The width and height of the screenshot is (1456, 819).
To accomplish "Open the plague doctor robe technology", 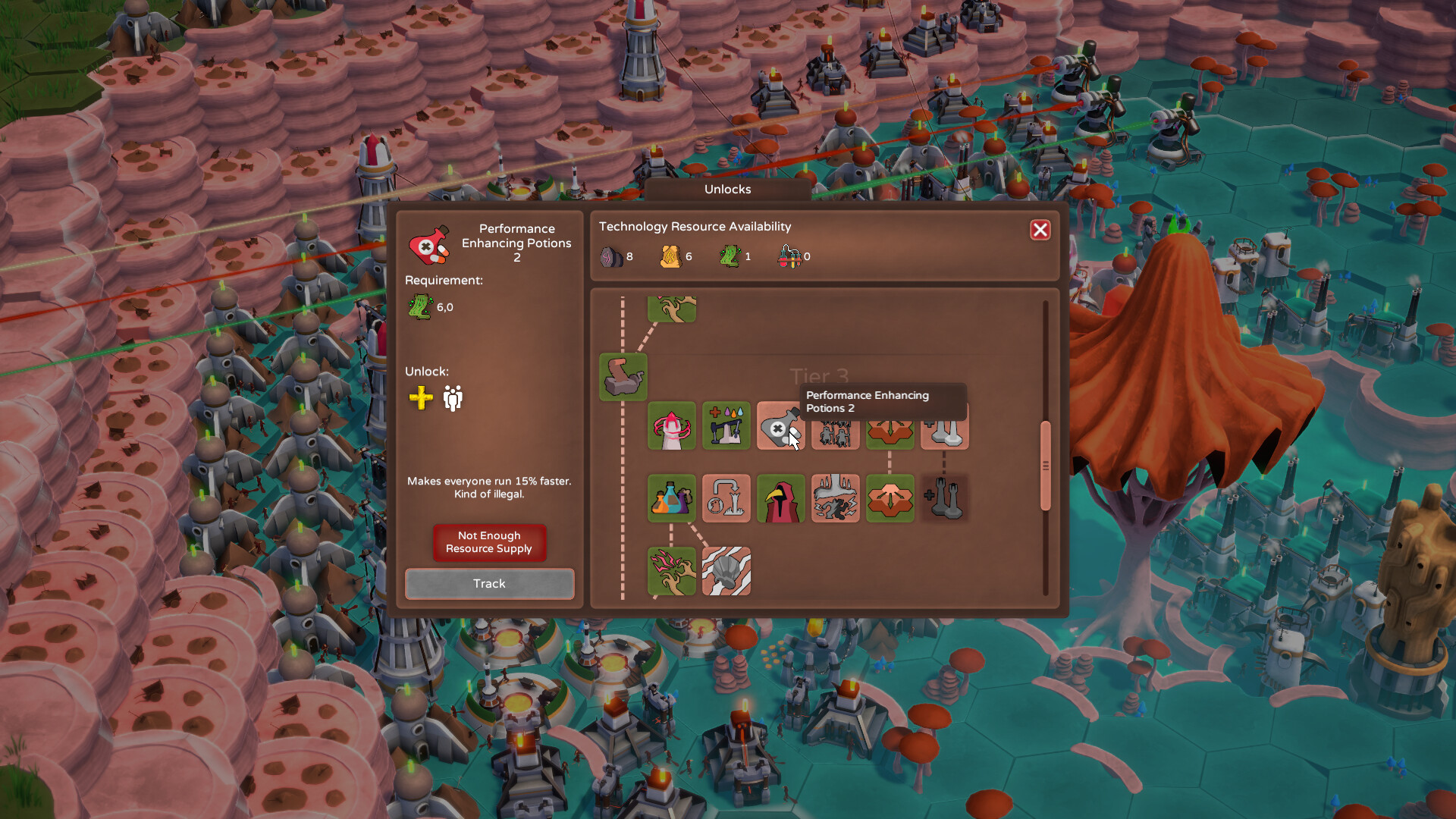I will tap(780, 498).
